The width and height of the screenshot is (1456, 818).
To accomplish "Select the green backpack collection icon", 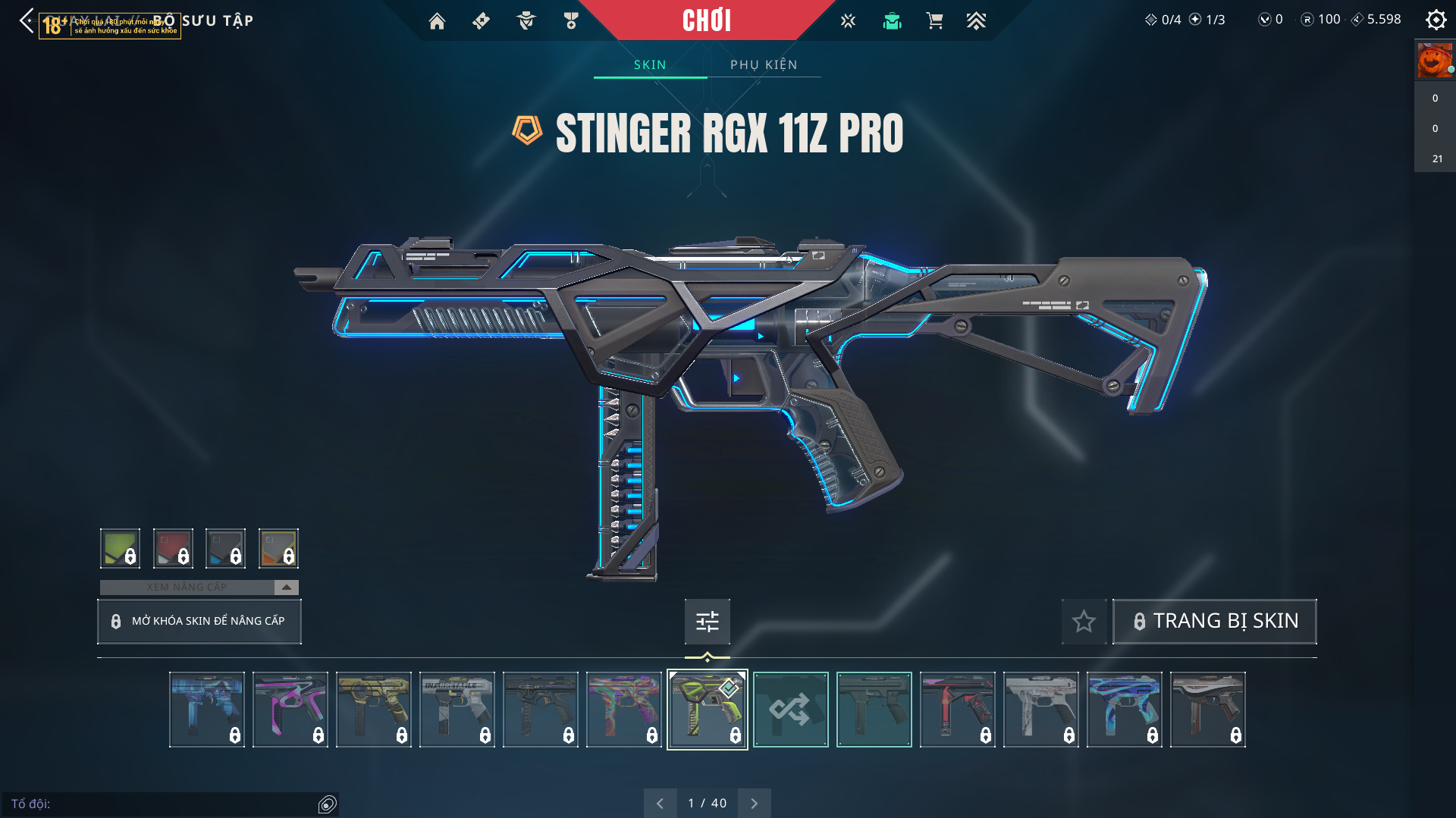I will [892, 21].
